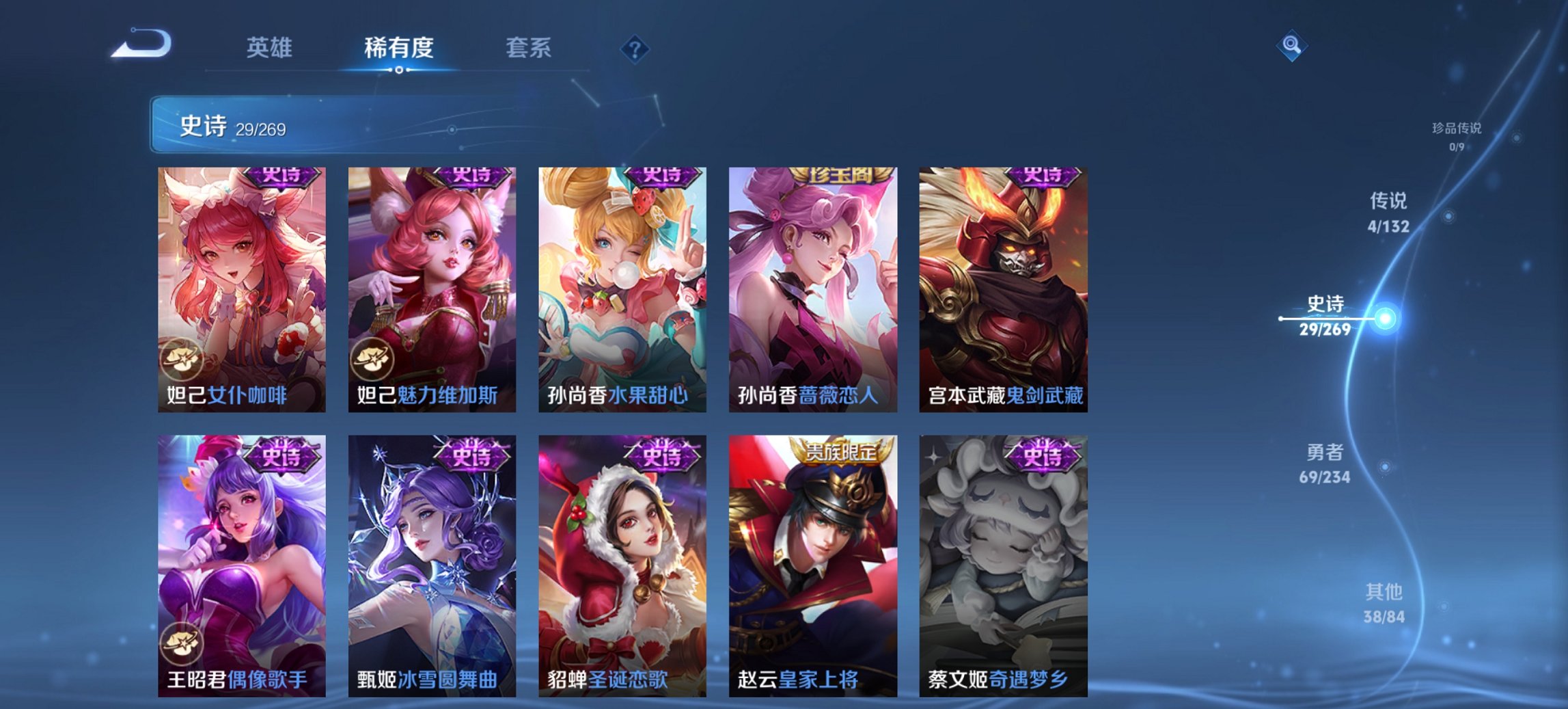
Task: Switch to the 英雄 tab
Action: pos(271,48)
